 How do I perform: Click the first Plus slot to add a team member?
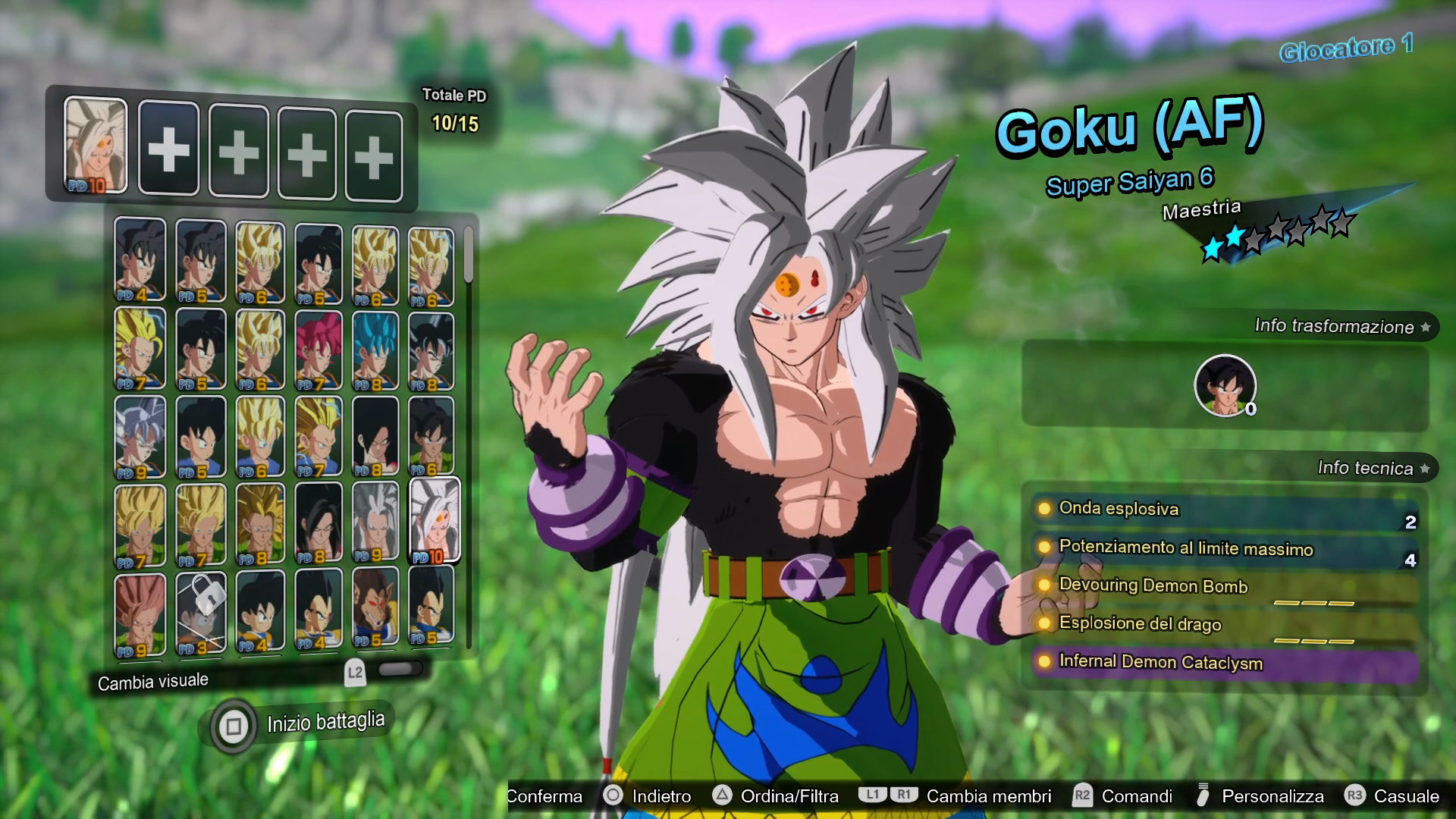click(x=169, y=148)
